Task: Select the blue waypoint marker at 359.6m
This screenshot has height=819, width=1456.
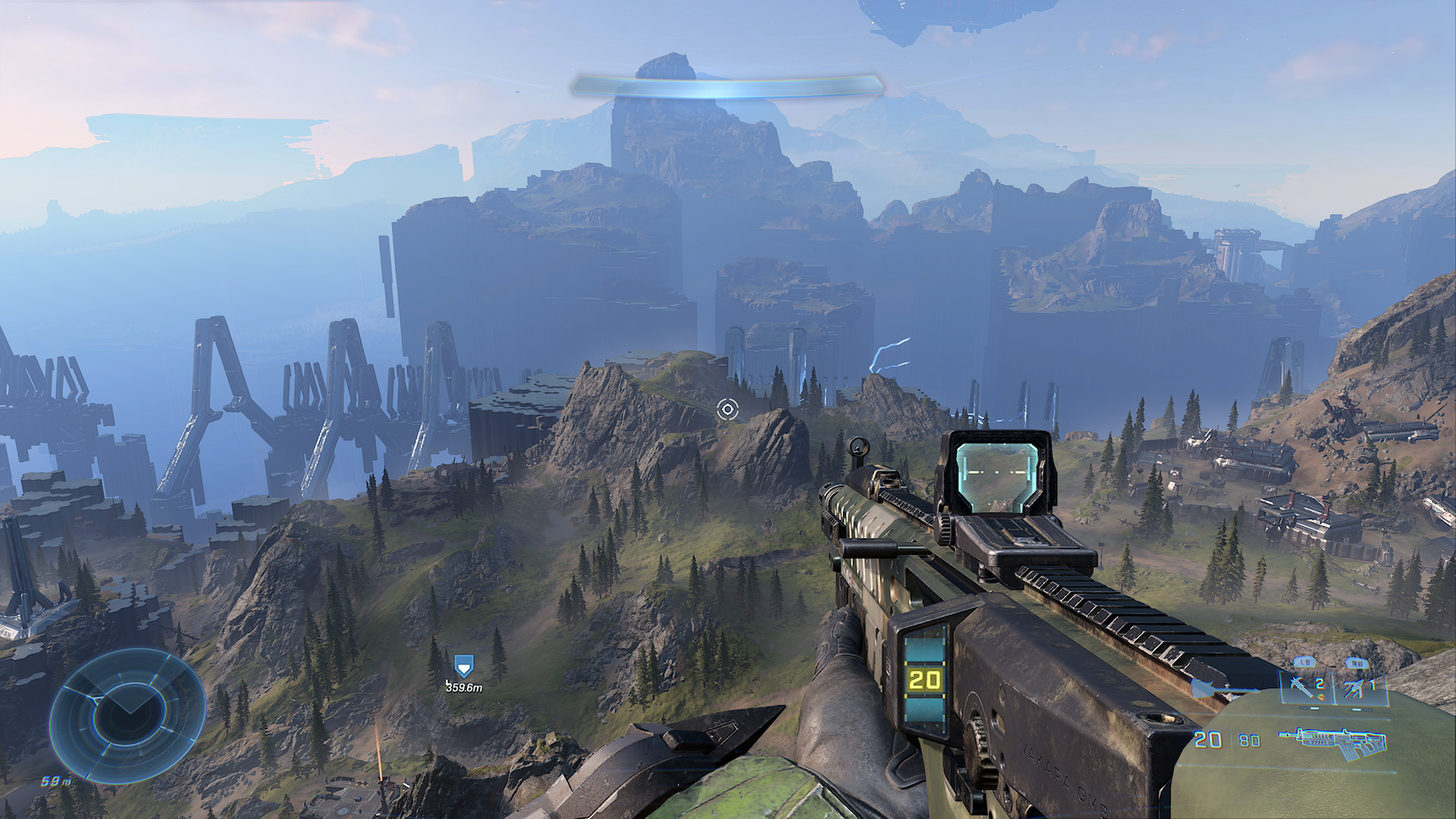Action: pos(463,666)
